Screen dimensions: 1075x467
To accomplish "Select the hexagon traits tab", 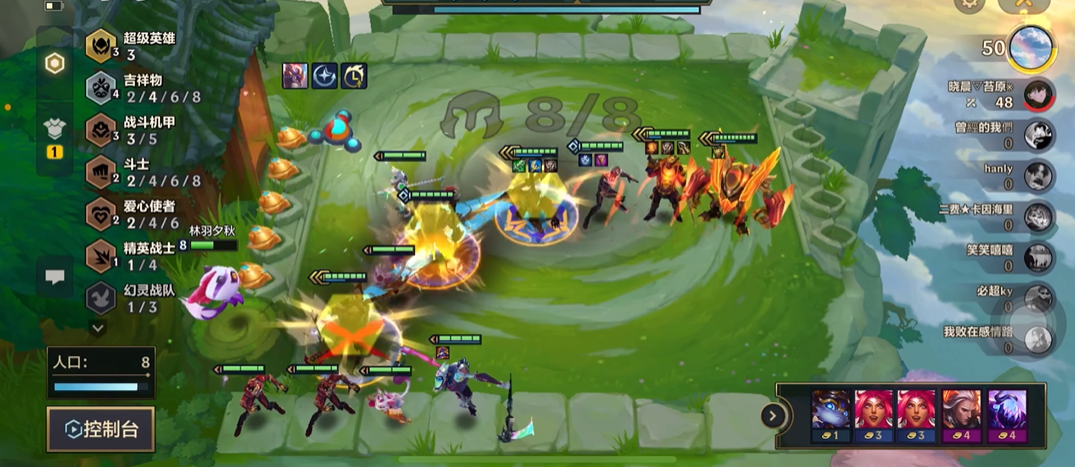I will 55,64.
